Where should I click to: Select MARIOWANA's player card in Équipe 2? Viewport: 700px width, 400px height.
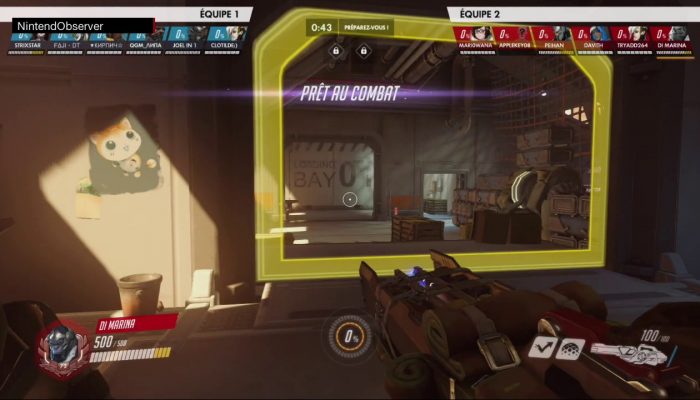point(475,37)
